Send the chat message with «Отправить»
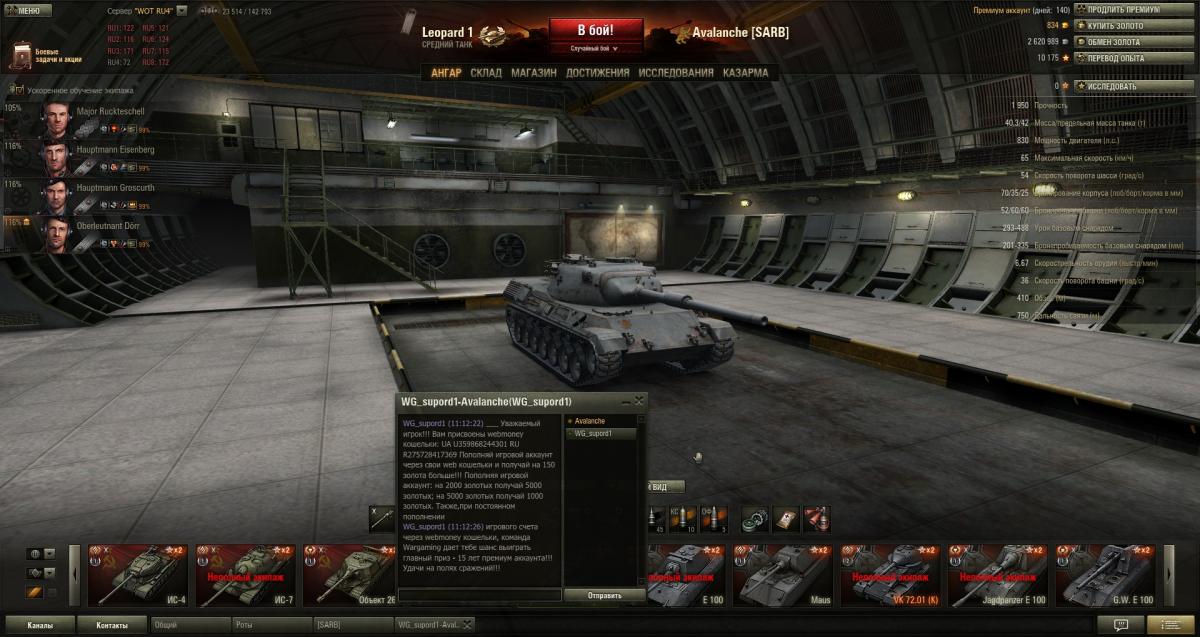 604,595
